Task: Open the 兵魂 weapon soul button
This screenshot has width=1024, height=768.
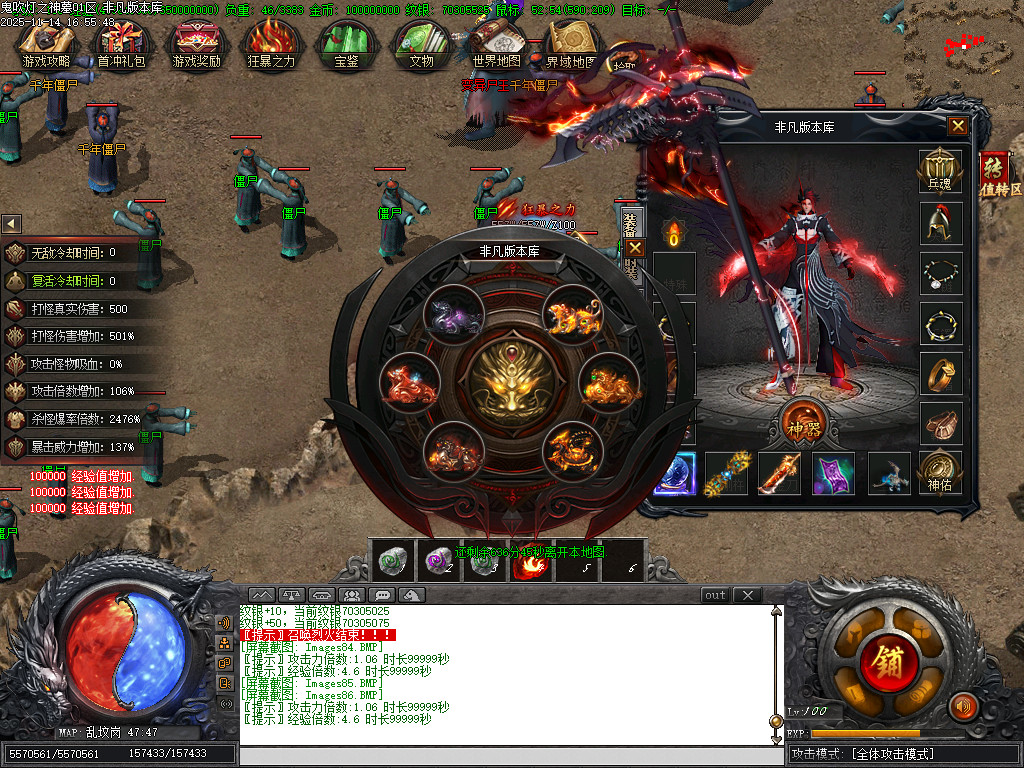Action: [940, 171]
